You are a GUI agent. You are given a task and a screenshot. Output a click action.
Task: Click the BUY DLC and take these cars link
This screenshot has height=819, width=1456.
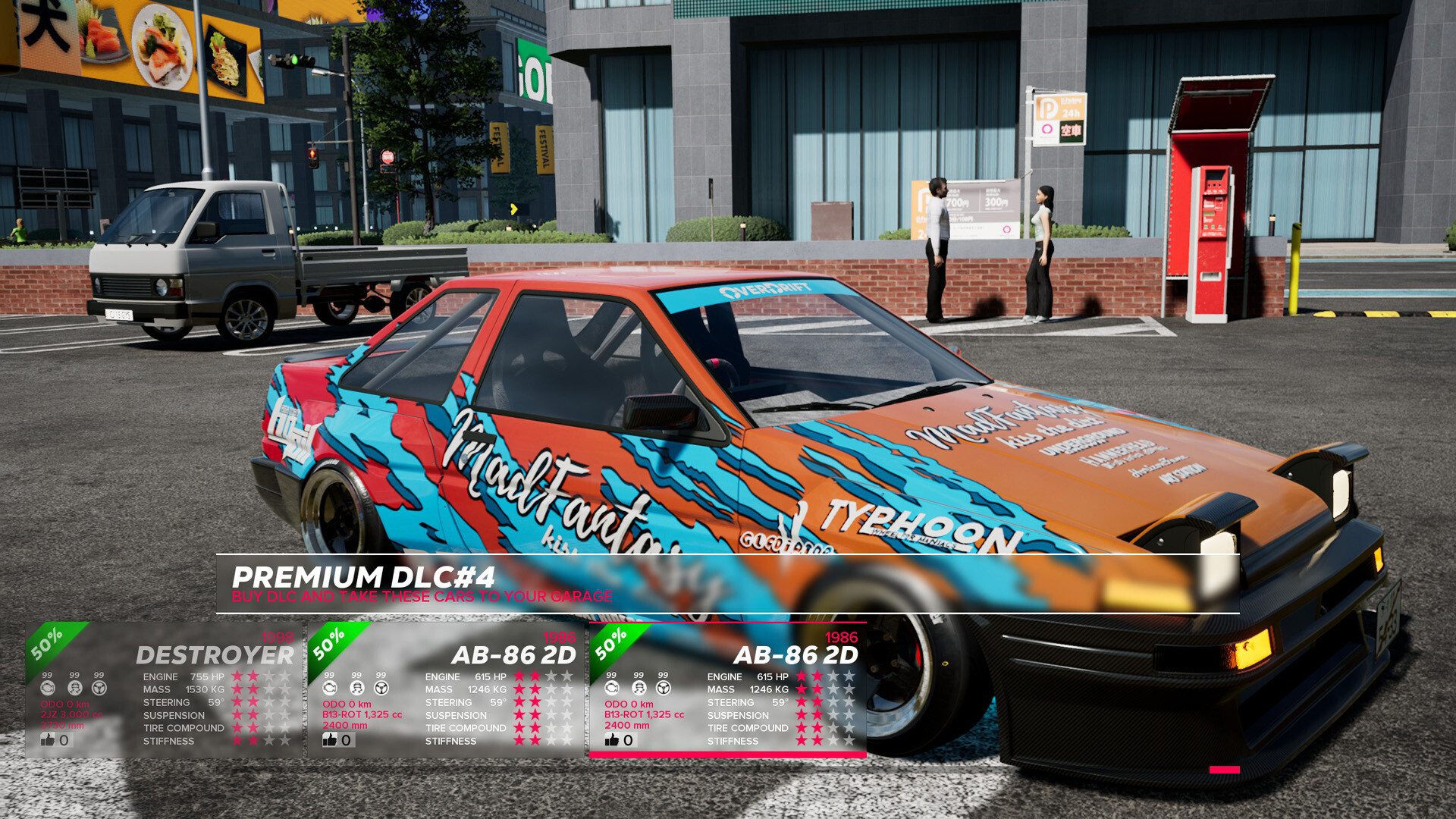(422, 597)
